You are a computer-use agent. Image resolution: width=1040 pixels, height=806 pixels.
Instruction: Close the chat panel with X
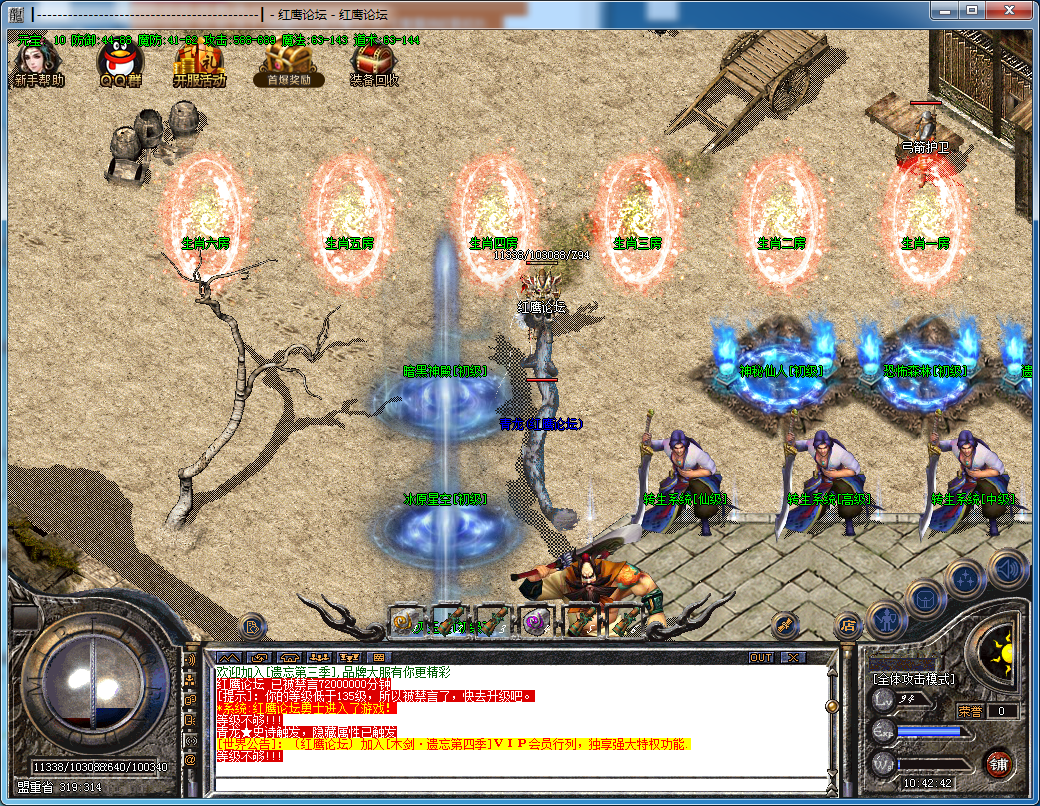[793, 657]
